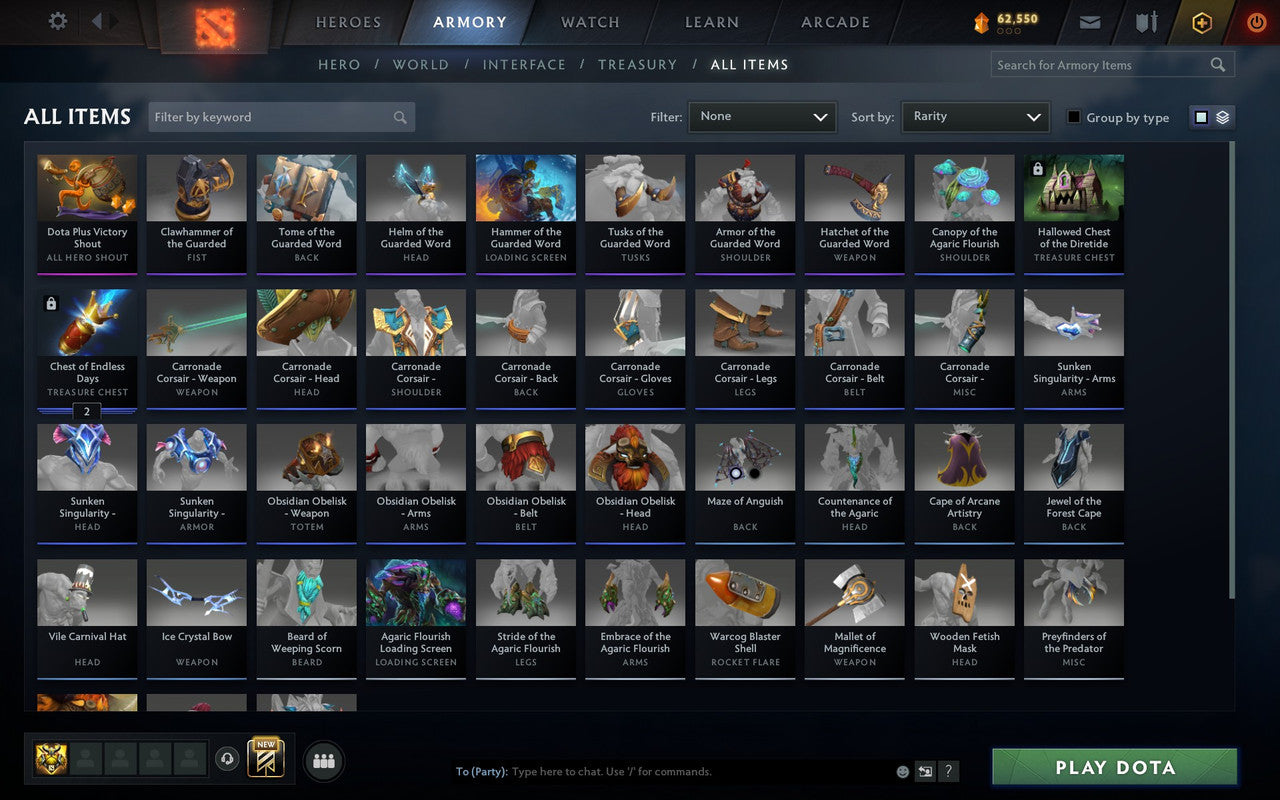Click the help question mark button near chat
This screenshot has width=1280, height=800.
coord(948,771)
